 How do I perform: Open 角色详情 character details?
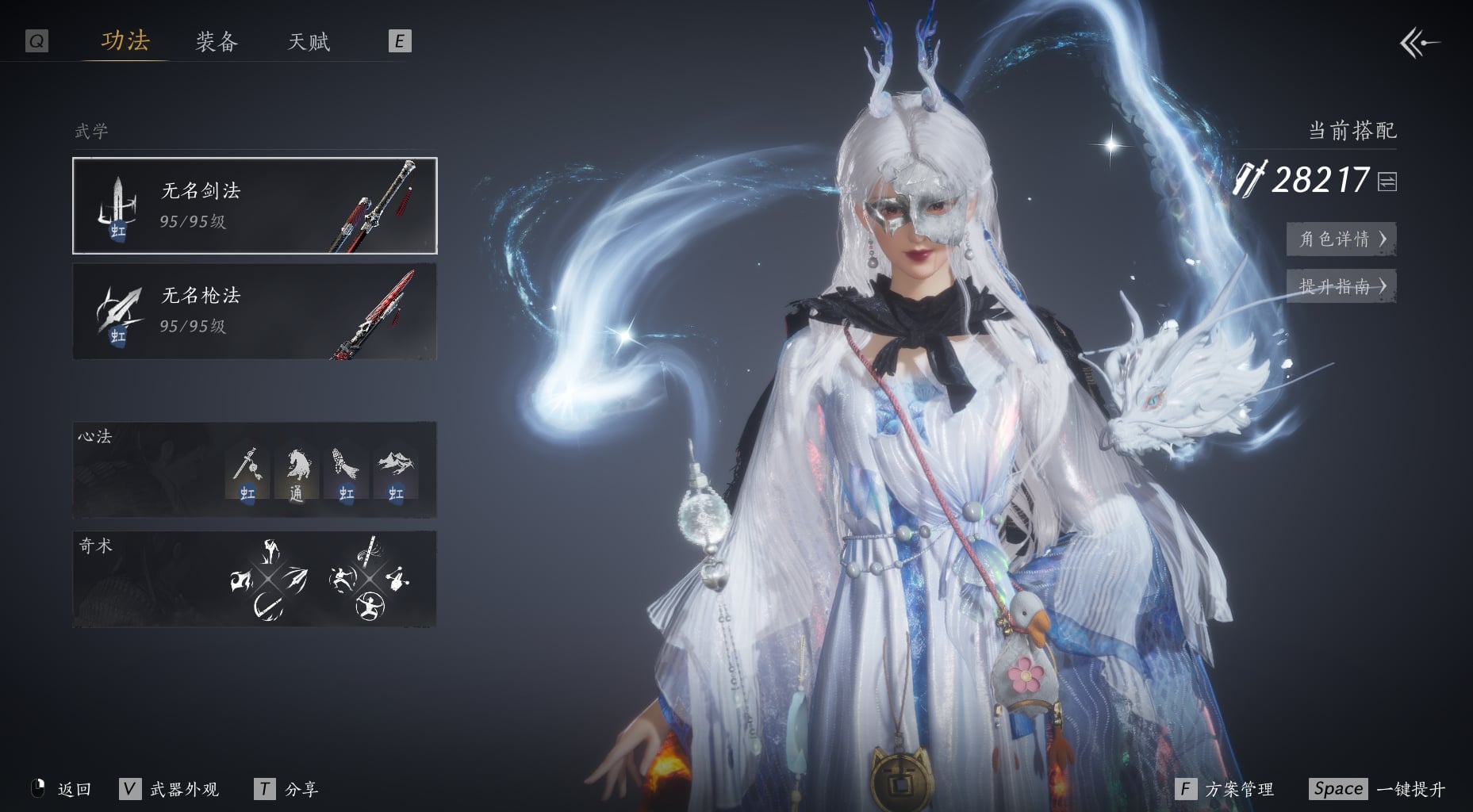tap(1341, 239)
